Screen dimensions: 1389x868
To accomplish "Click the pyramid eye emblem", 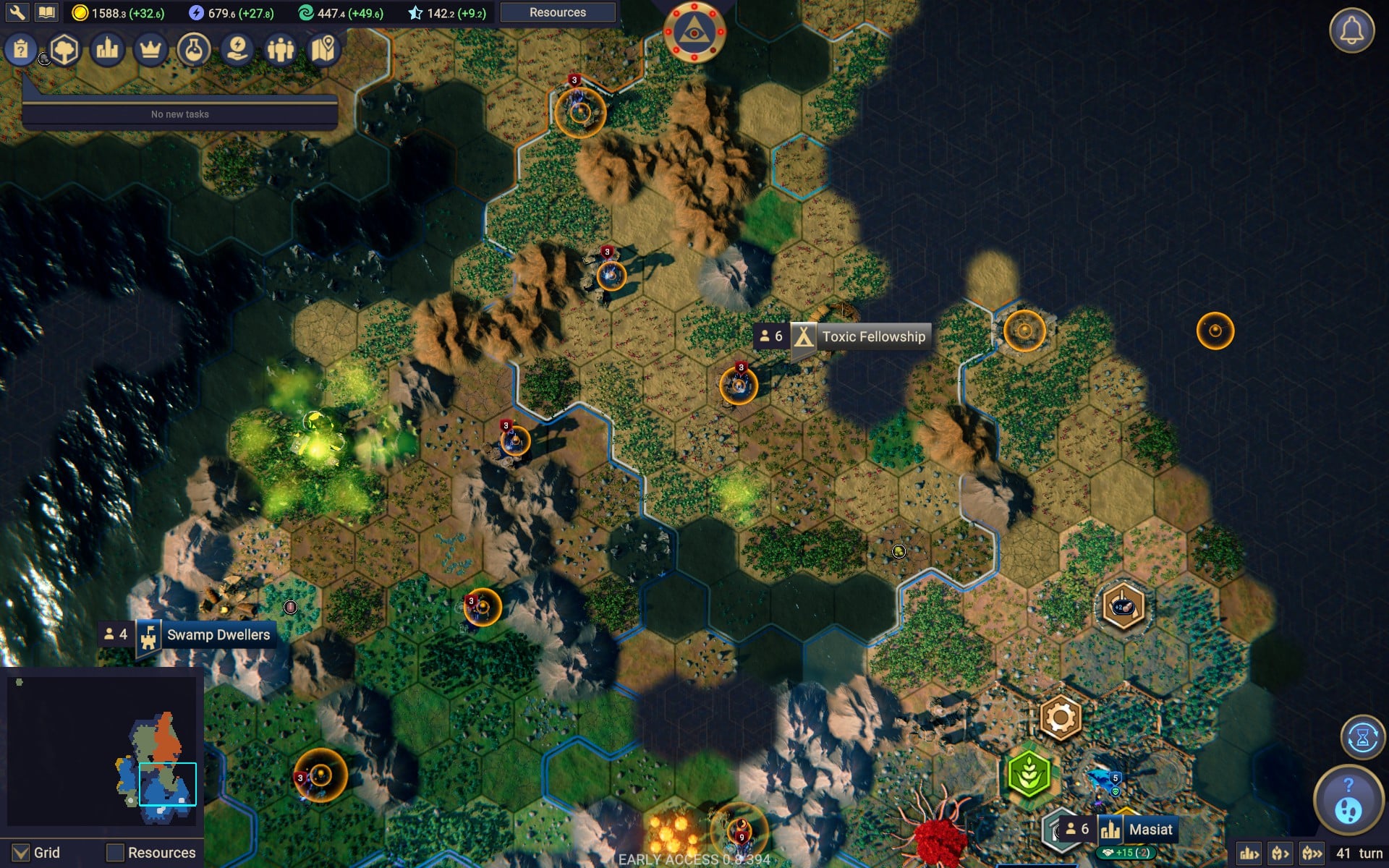I will pos(694,32).
